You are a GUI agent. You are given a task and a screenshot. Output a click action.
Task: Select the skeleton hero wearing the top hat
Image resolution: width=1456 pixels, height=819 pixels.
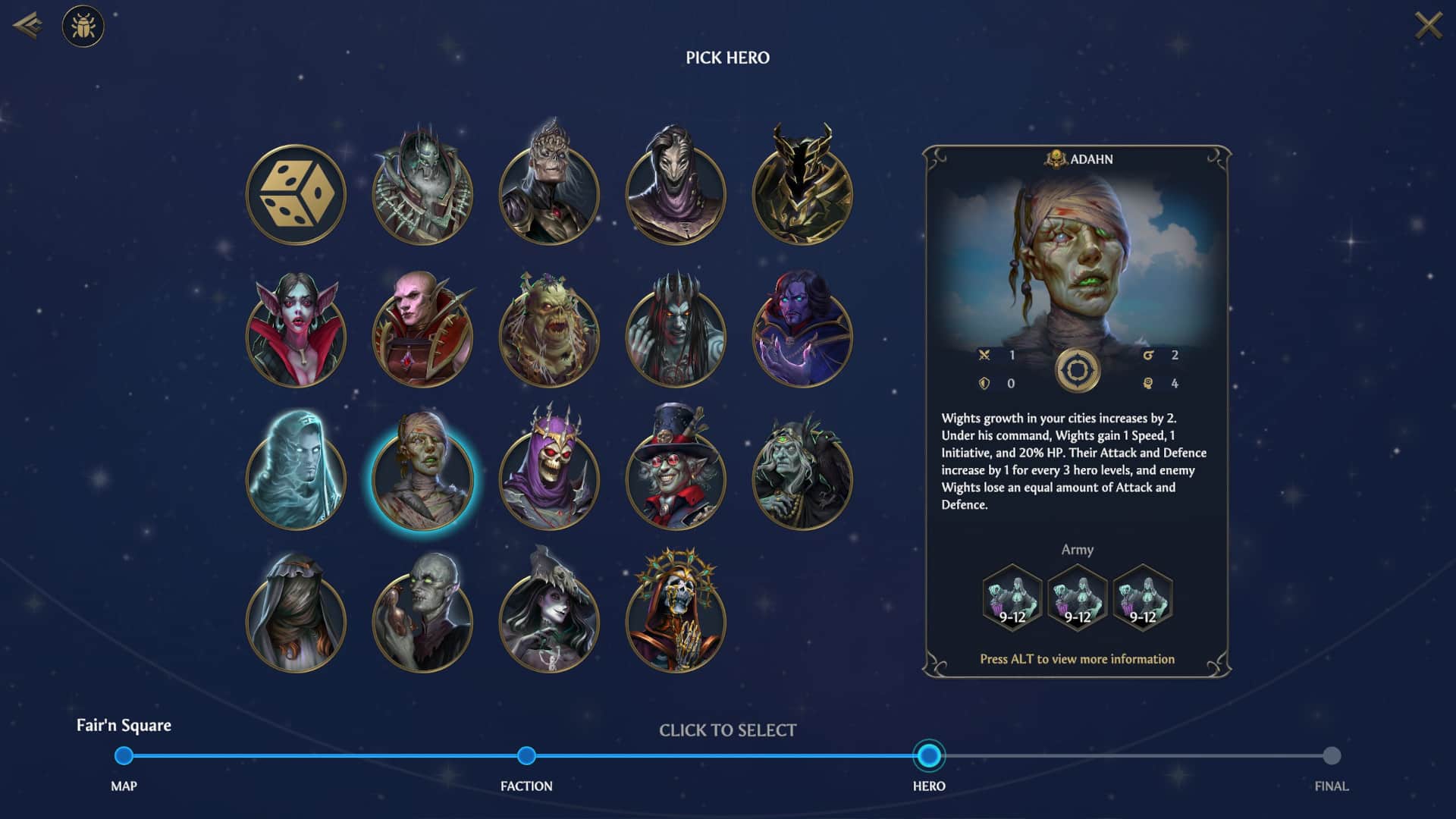click(x=674, y=477)
